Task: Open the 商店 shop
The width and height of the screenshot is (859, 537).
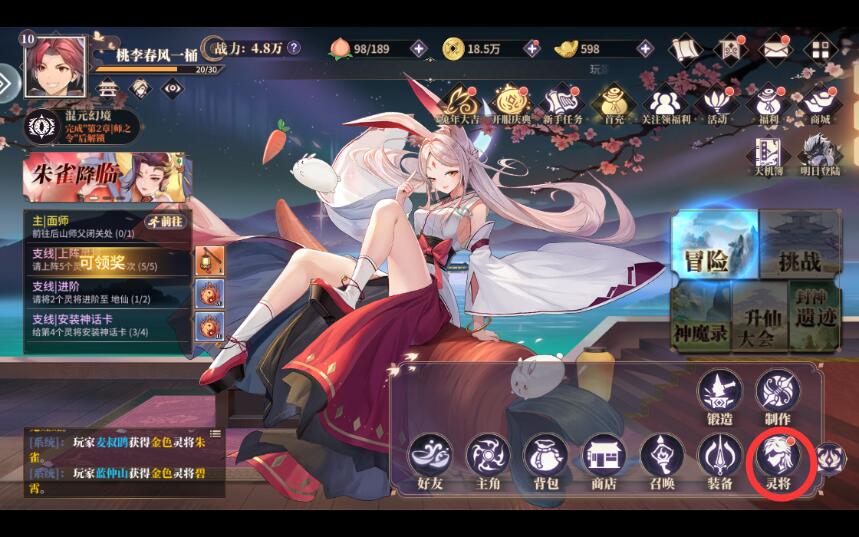Action: (604, 457)
